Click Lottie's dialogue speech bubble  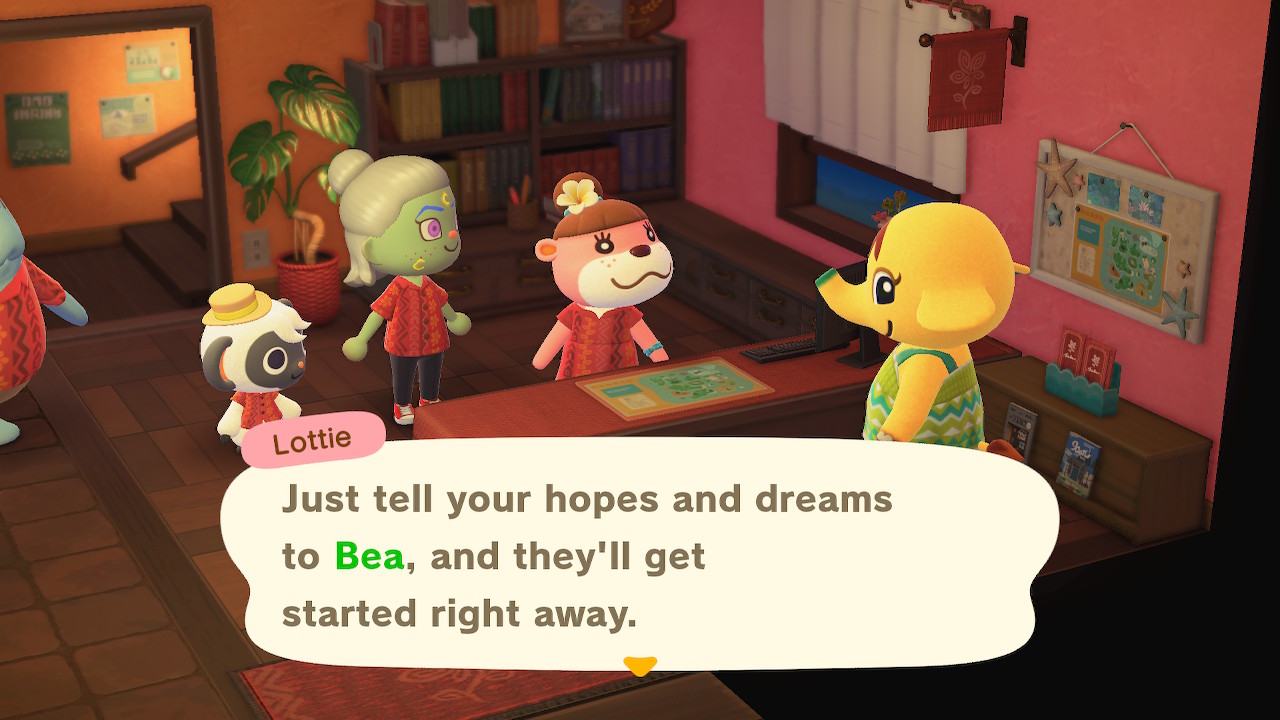coord(640,555)
